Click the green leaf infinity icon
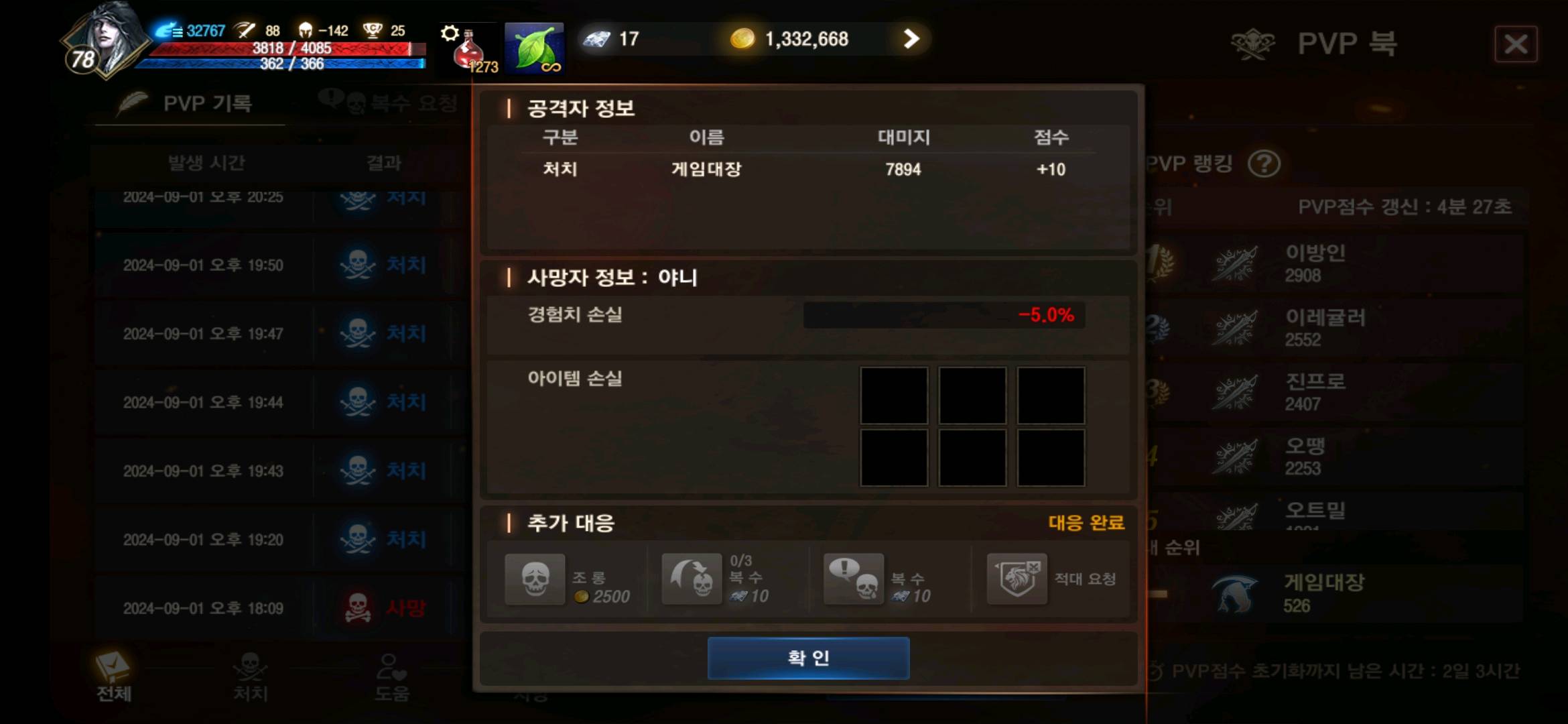 coord(534,47)
